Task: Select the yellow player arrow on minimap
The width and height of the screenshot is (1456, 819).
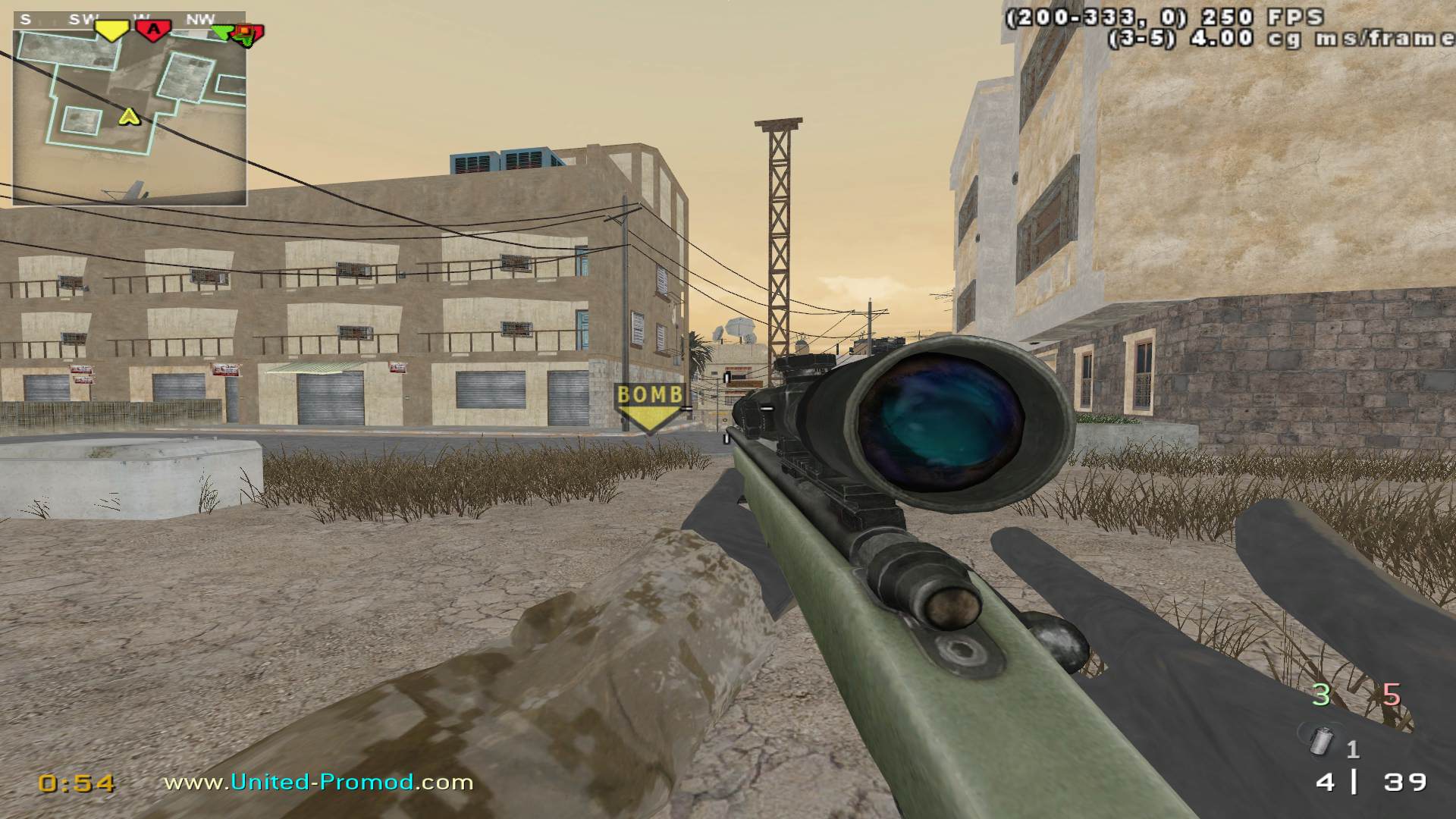Action: [130, 117]
